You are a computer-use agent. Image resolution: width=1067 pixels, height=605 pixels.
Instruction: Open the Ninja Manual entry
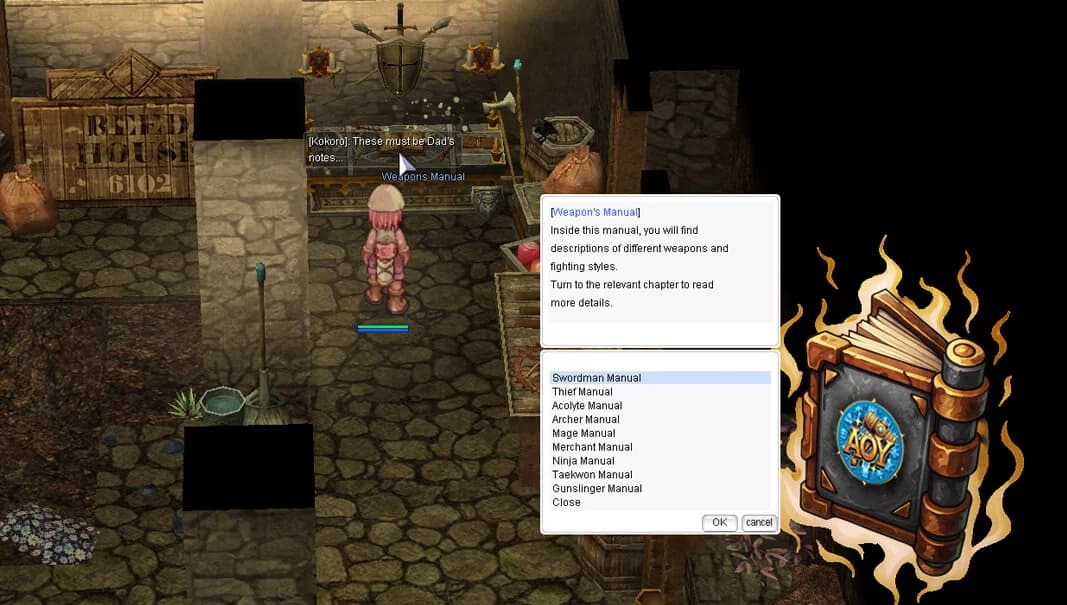[583, 461]
